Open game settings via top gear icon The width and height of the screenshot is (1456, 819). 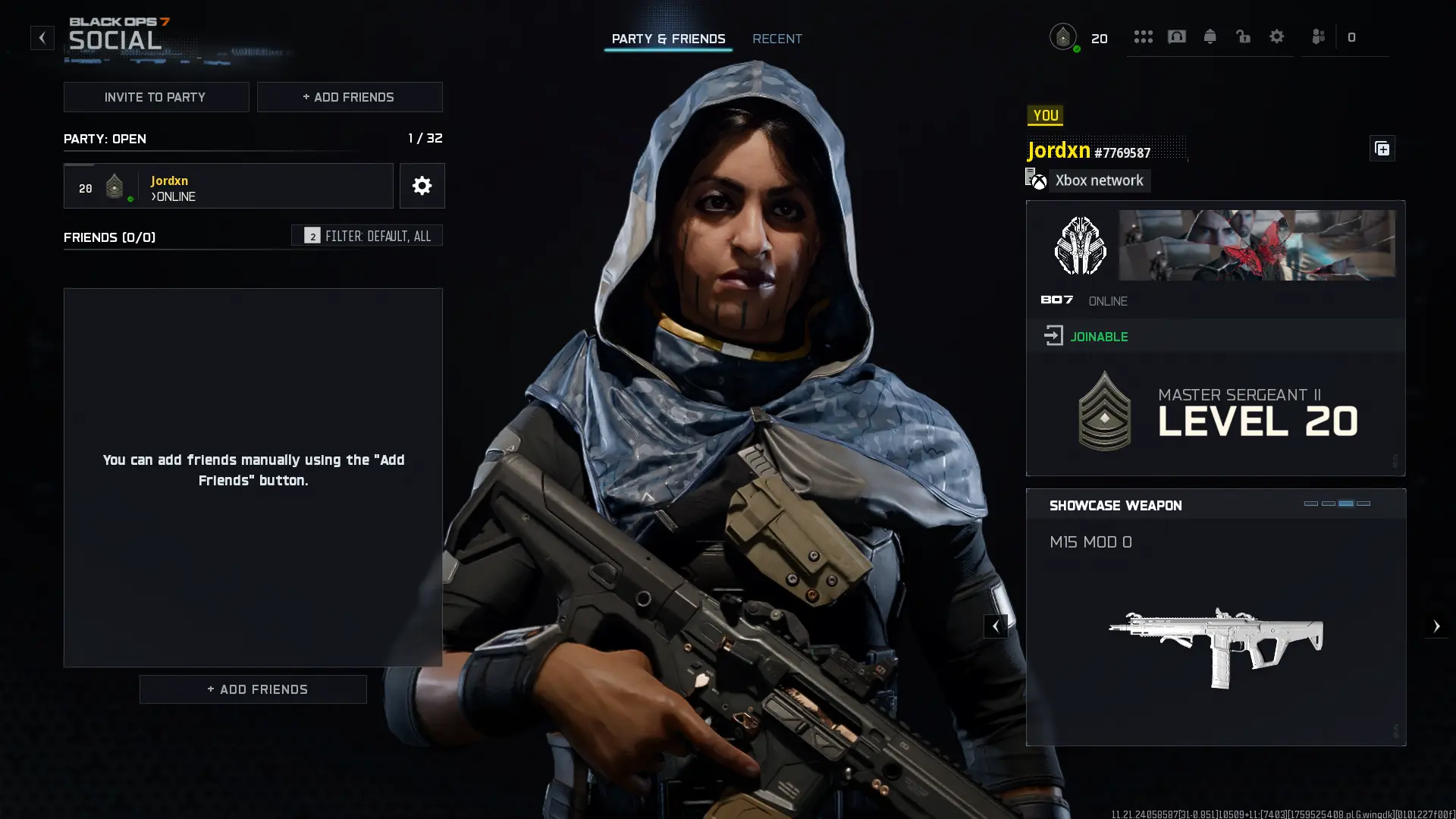1276,36
